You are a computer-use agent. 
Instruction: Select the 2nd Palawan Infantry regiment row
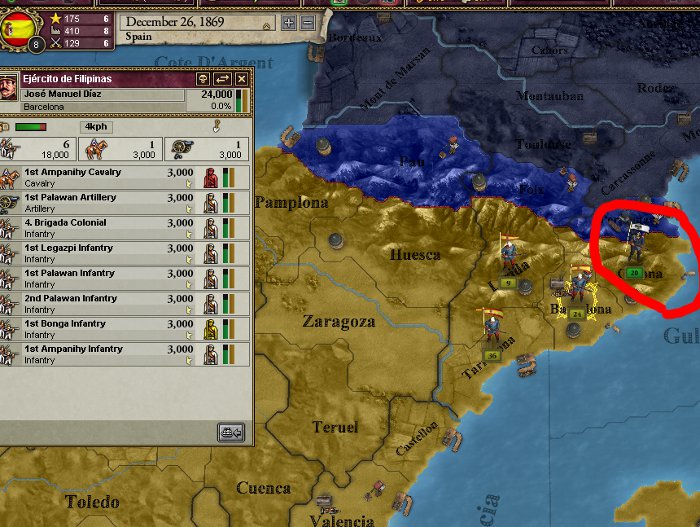click(110, 303)
